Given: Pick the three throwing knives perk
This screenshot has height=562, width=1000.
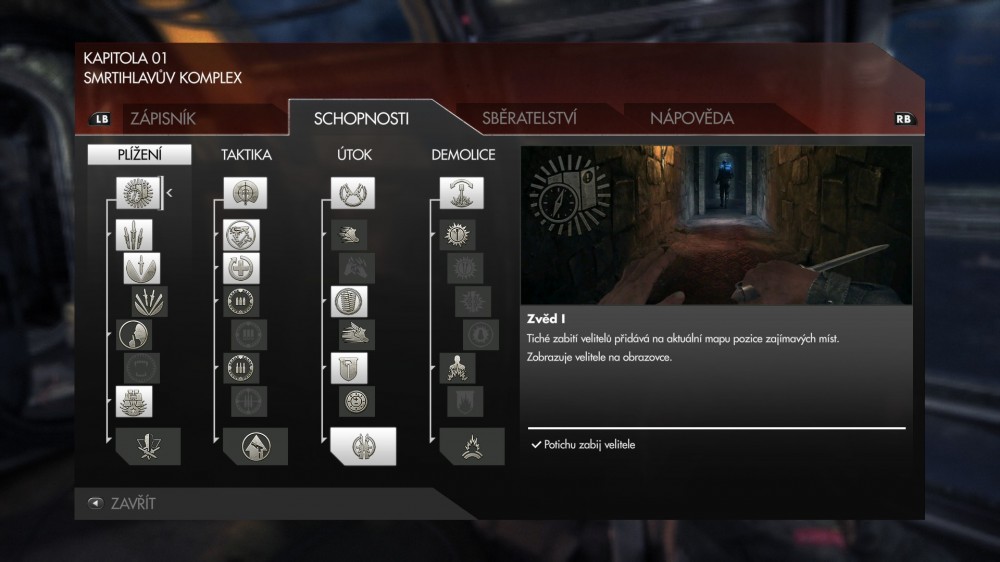Looking at the screenshot, I should (x=133, y=236).
